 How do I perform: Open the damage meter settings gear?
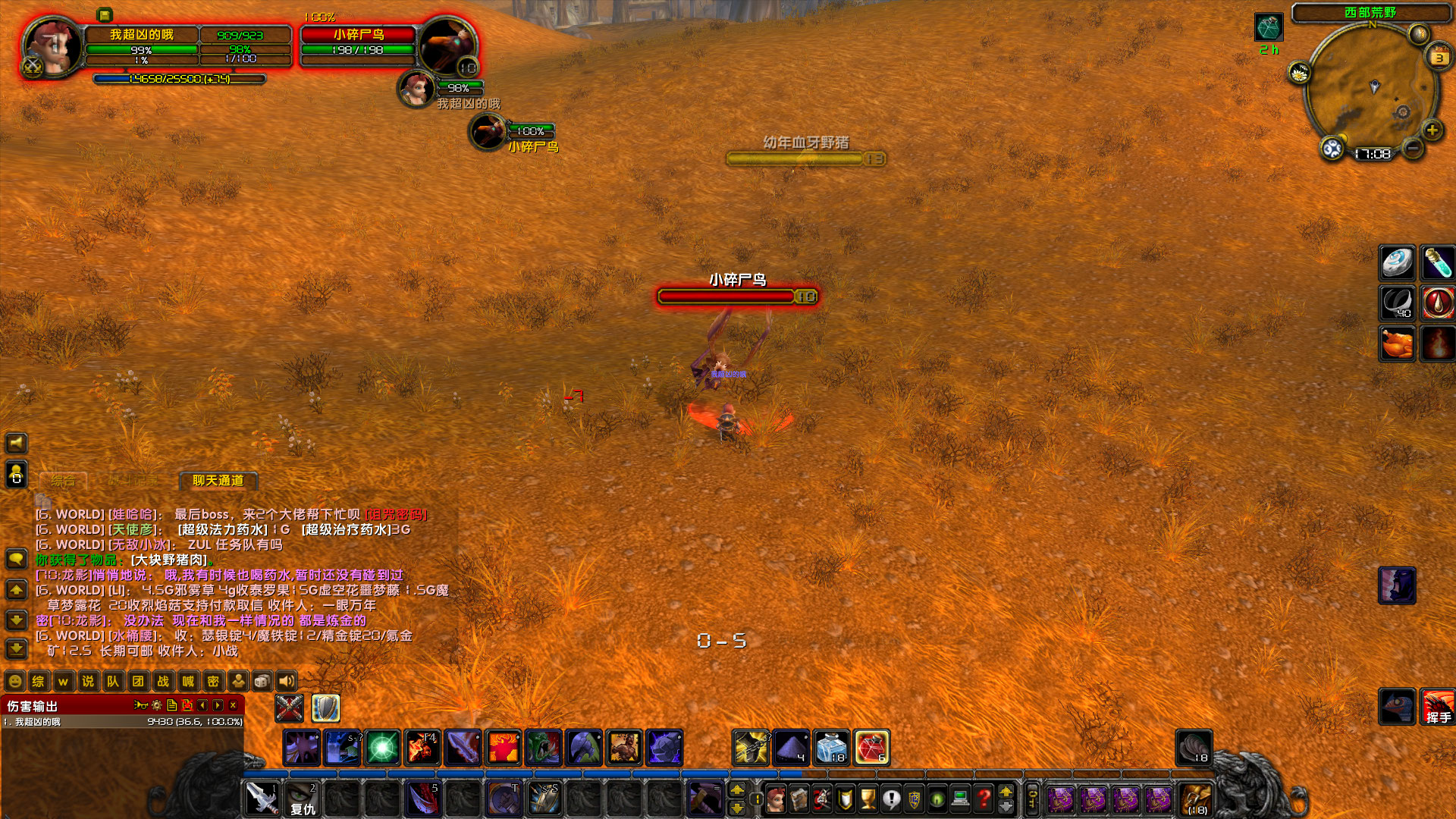click(155, 706)
